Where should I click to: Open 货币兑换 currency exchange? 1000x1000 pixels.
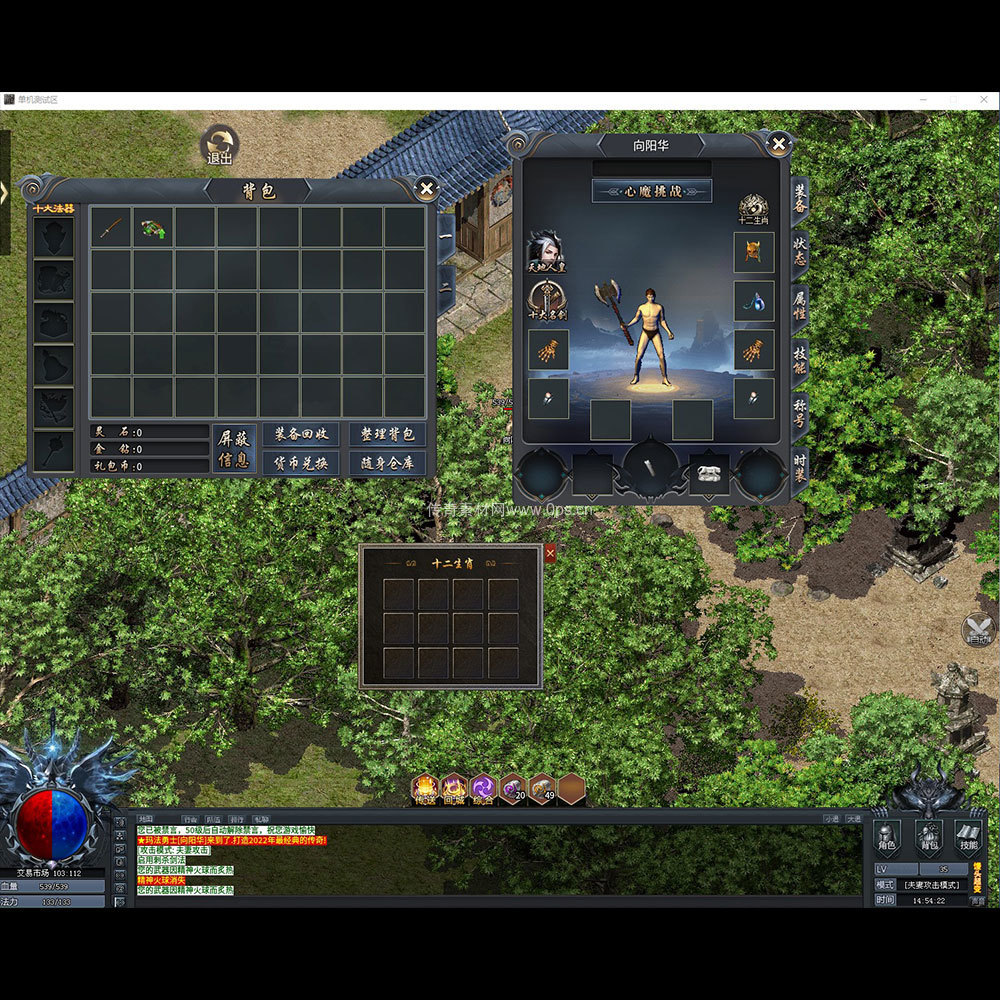(301, 463)
